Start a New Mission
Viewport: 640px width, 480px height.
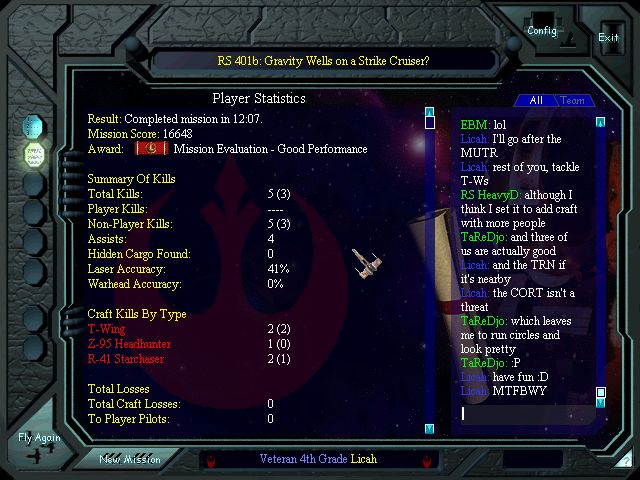[x=130, y=459]
